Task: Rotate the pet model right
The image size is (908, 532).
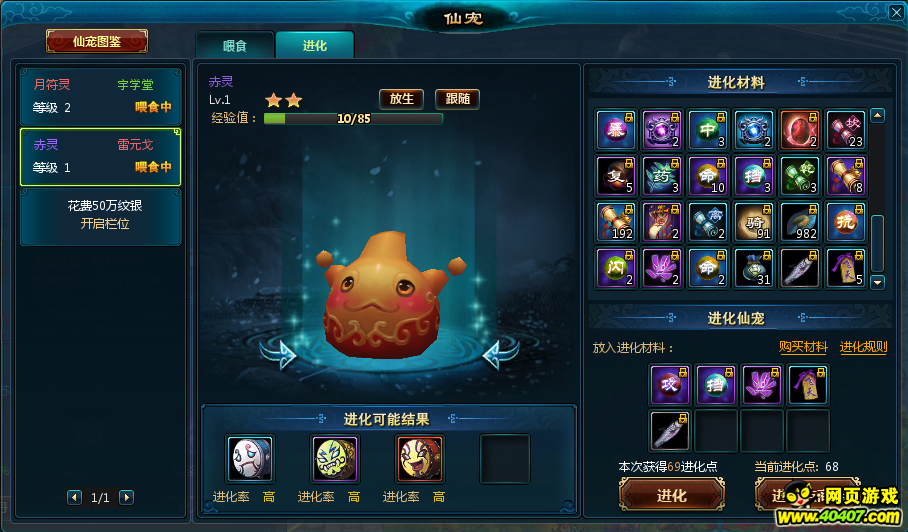Action: point(500,352)
